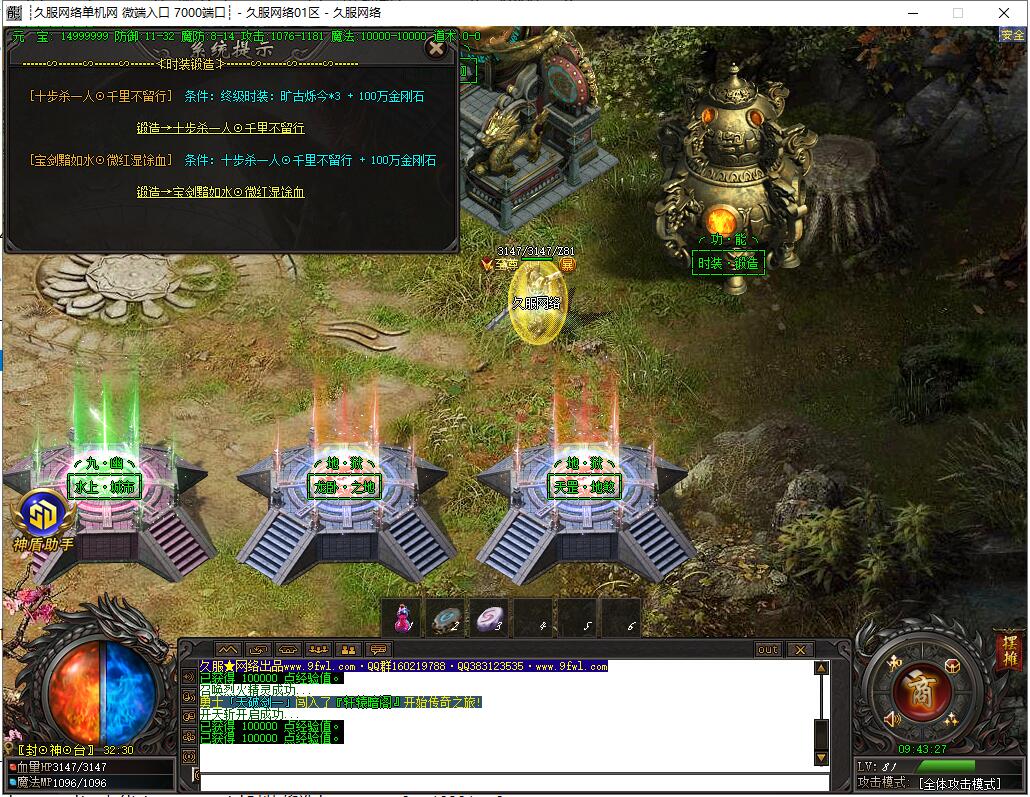Select the 龙卧·之地 teleport label

click(343, 487)
